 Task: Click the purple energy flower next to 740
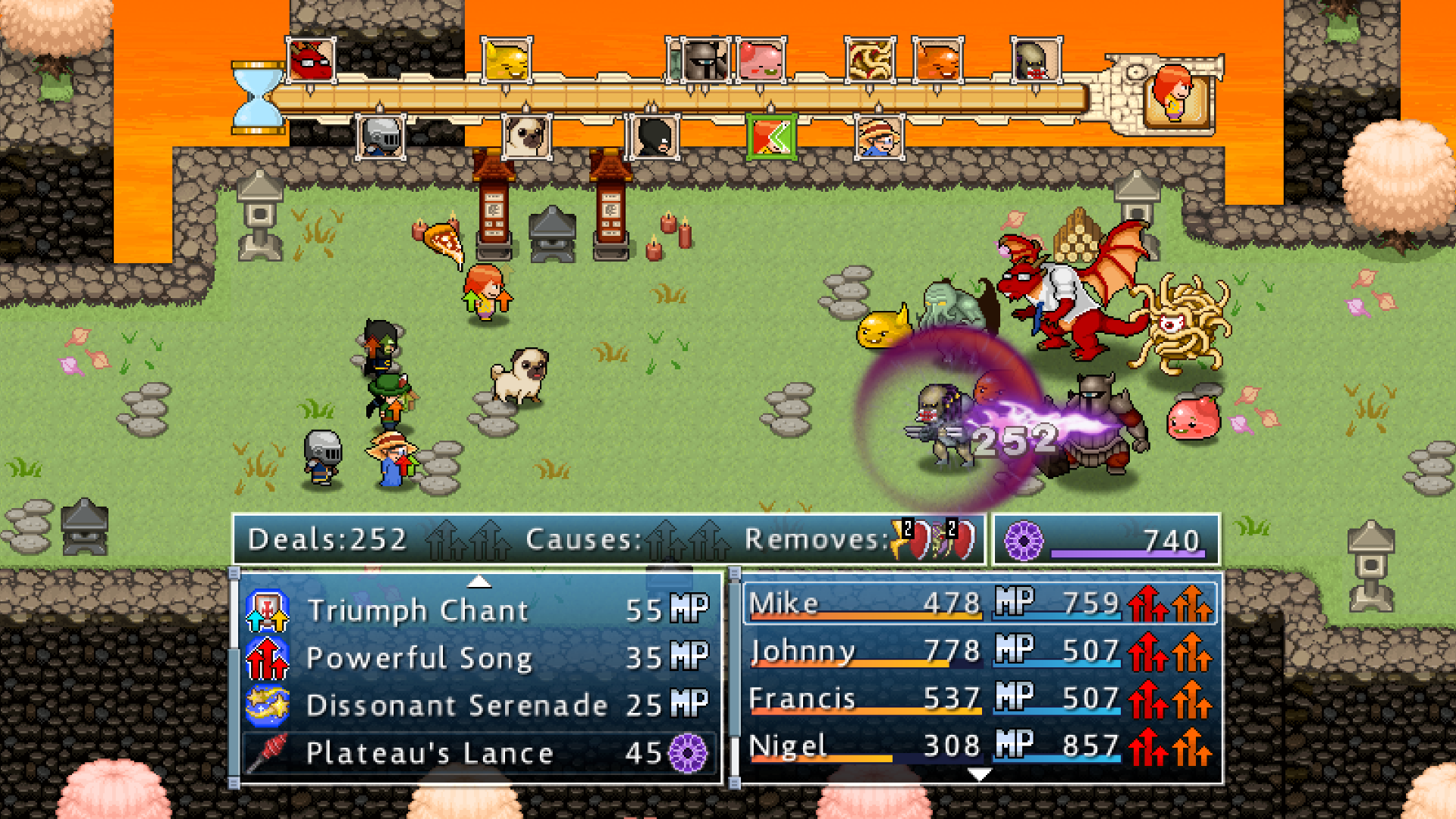pyautogui.click(x=1026, y=541)
